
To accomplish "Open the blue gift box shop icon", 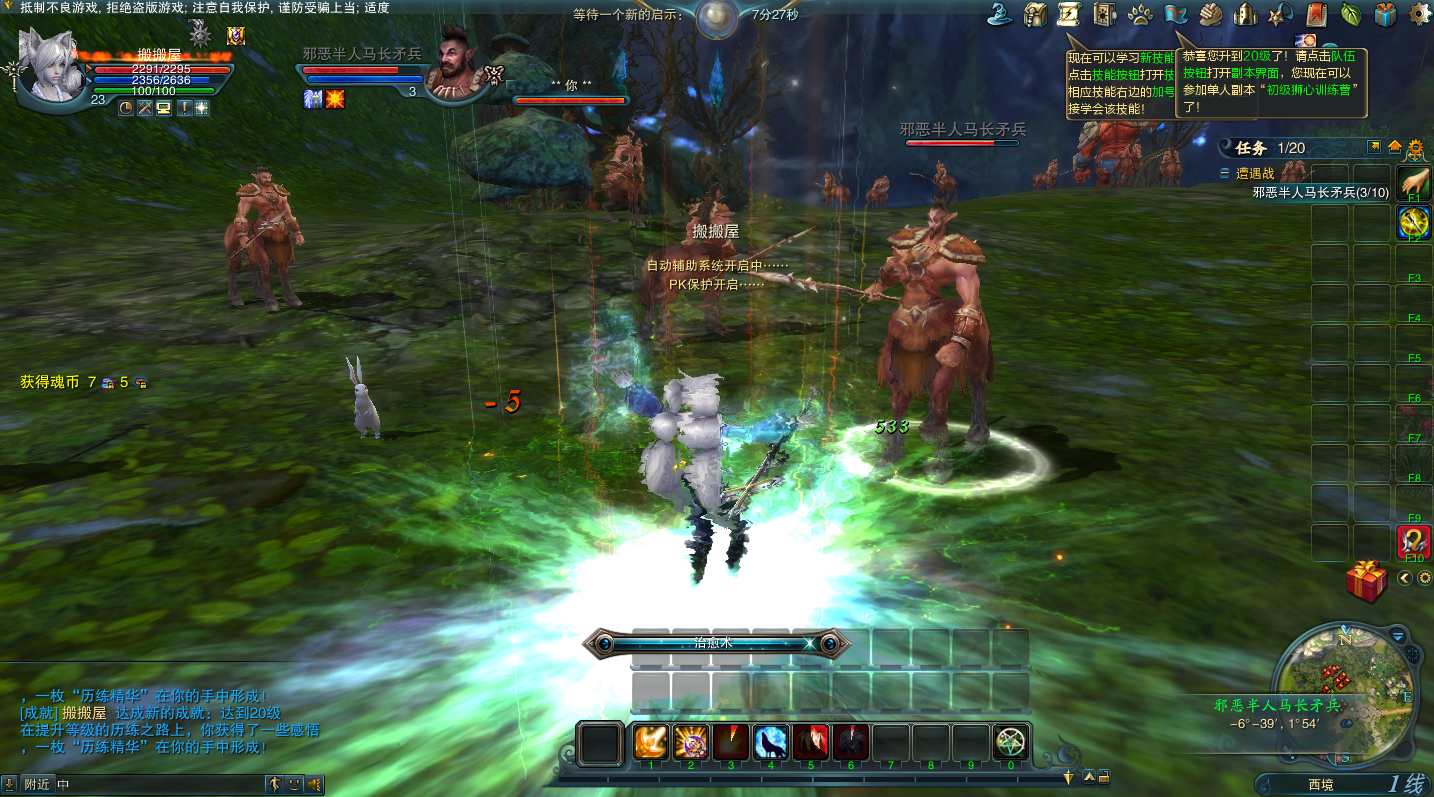I will tap(1385, 14).
